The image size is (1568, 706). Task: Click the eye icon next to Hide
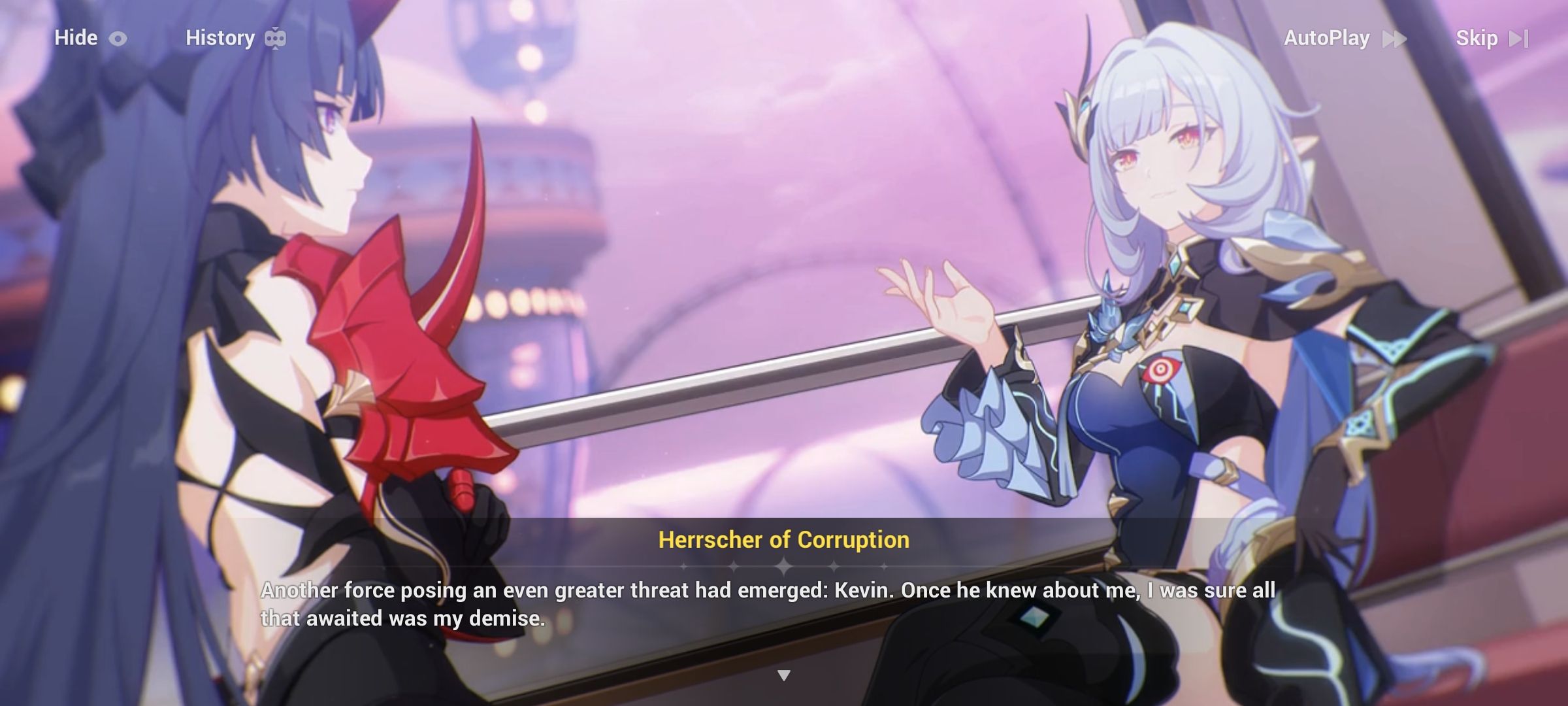tap(118, 37)
